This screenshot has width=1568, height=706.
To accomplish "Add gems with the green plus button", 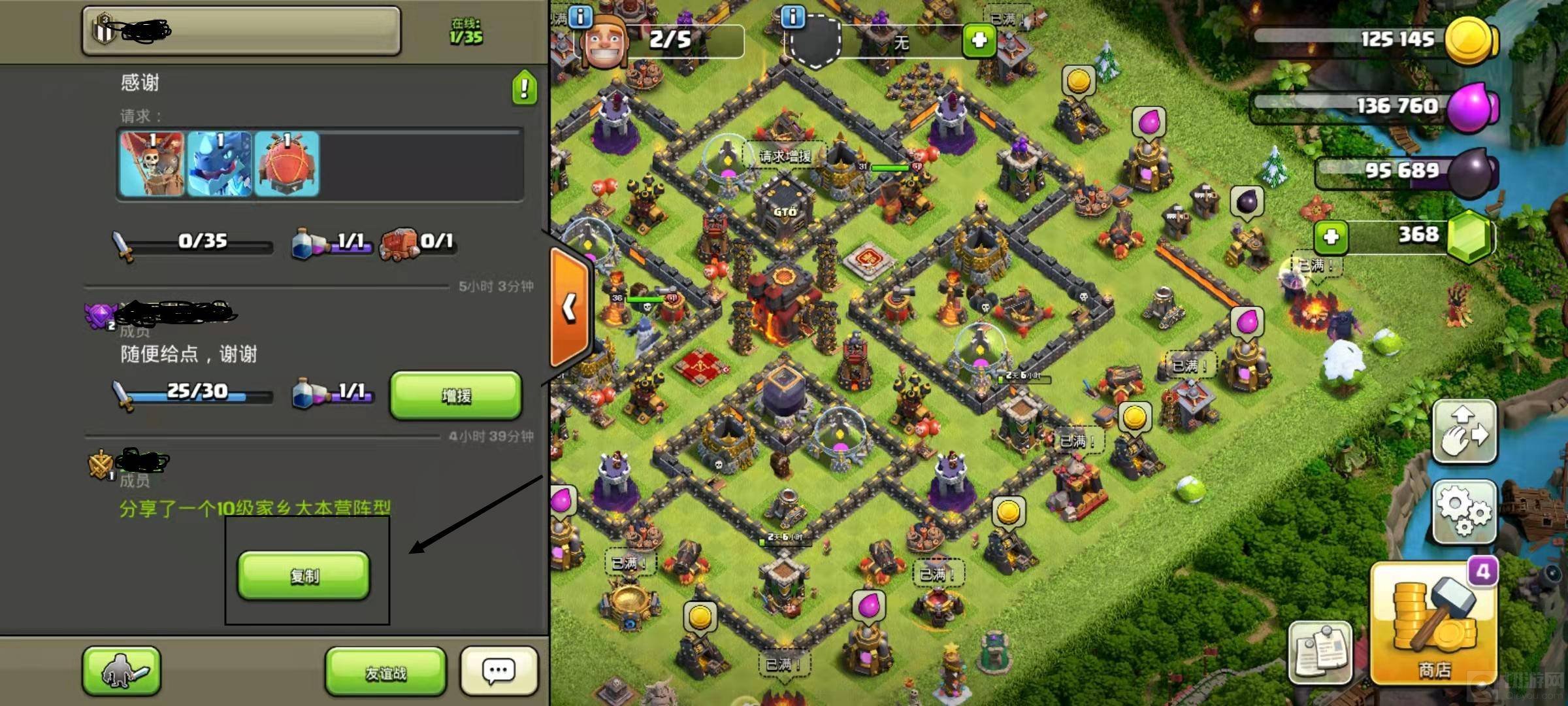I will [1331, 236].
